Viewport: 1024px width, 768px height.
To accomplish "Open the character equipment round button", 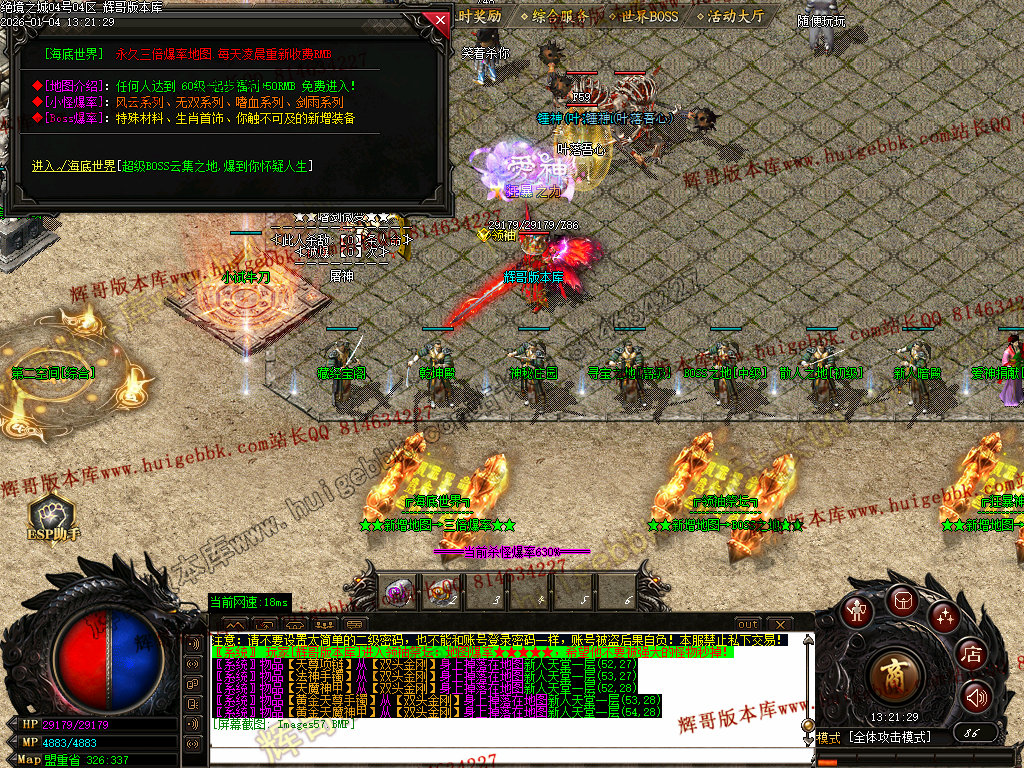I will coord(856,610).
